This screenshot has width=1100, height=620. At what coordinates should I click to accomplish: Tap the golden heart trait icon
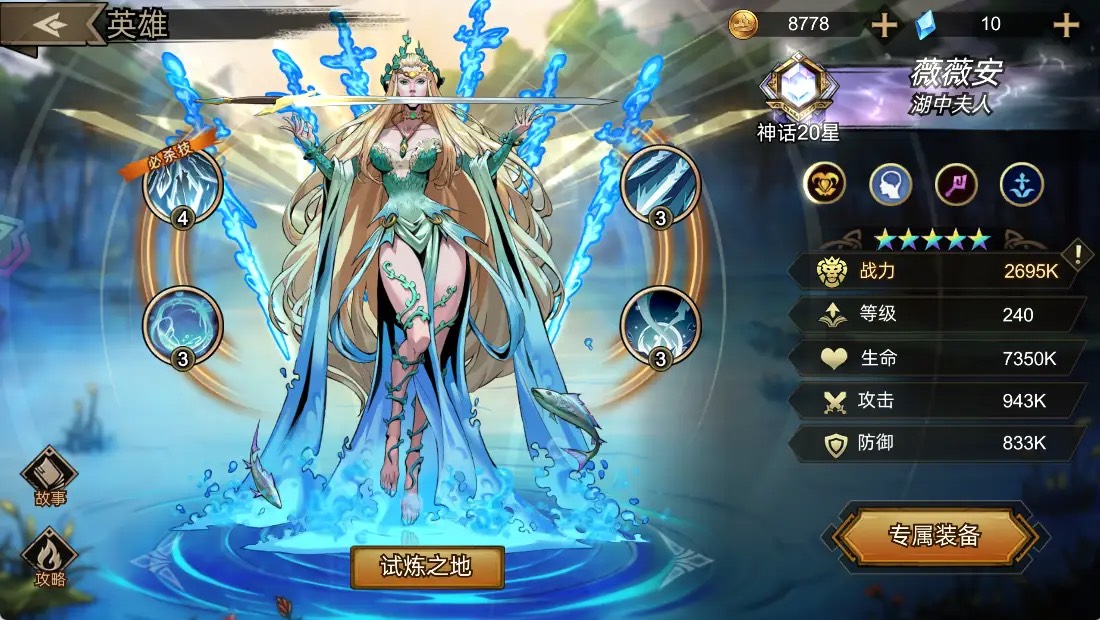(x=826, y=184)
